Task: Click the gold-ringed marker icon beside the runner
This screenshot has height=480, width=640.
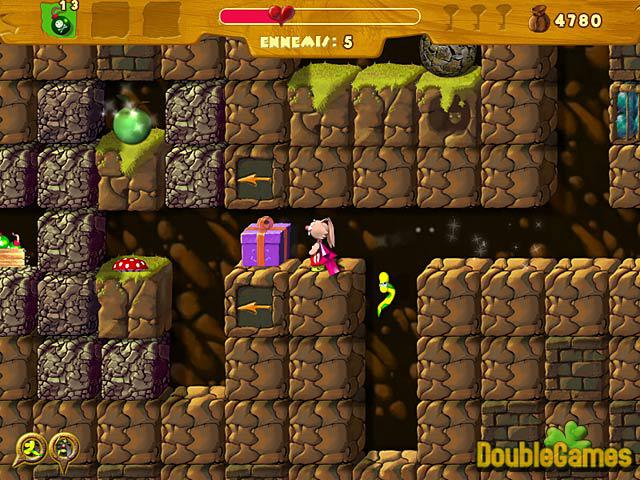Action: tap(63, 446)
